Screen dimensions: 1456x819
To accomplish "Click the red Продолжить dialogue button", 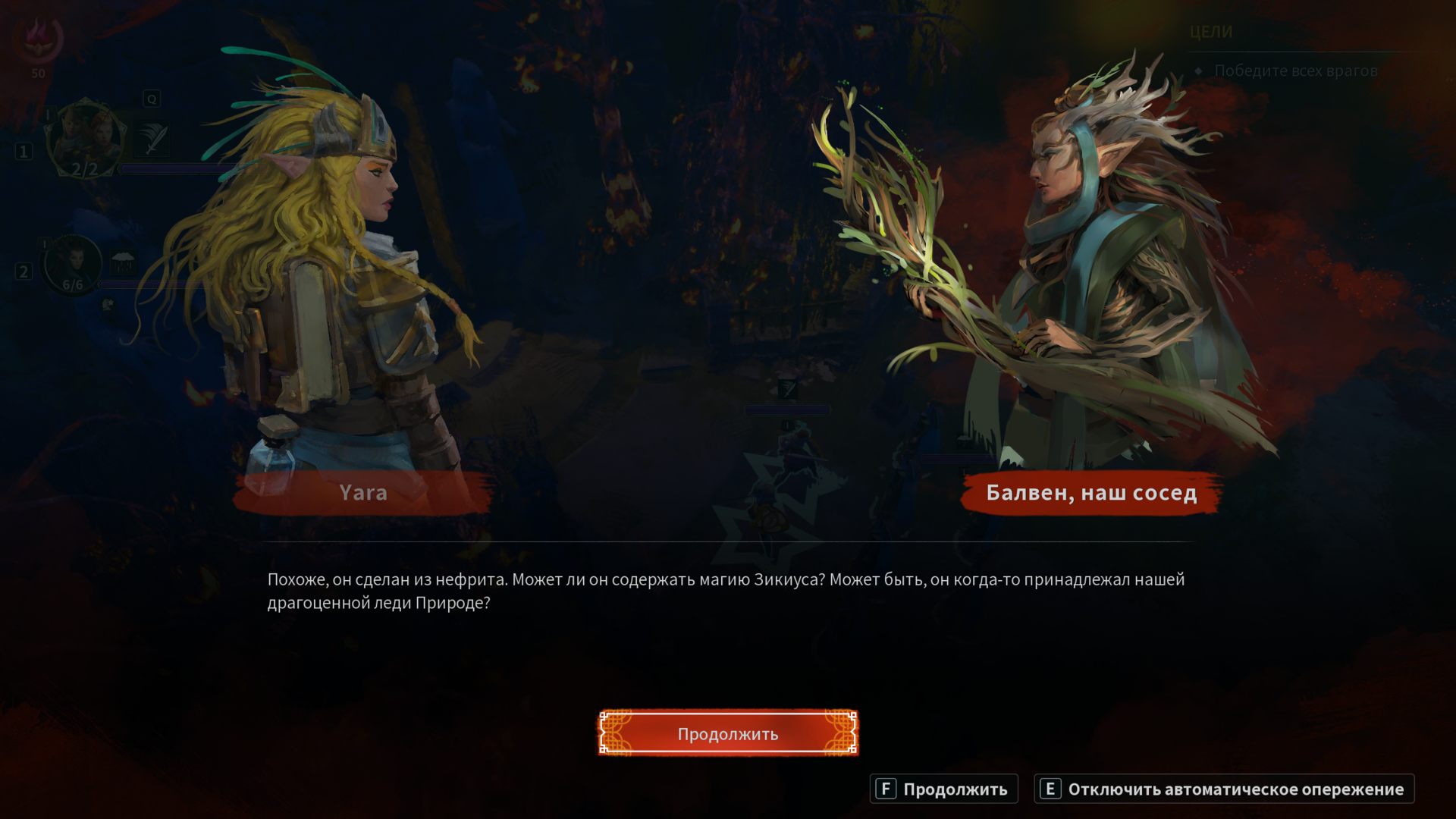I will click(728, 733).
